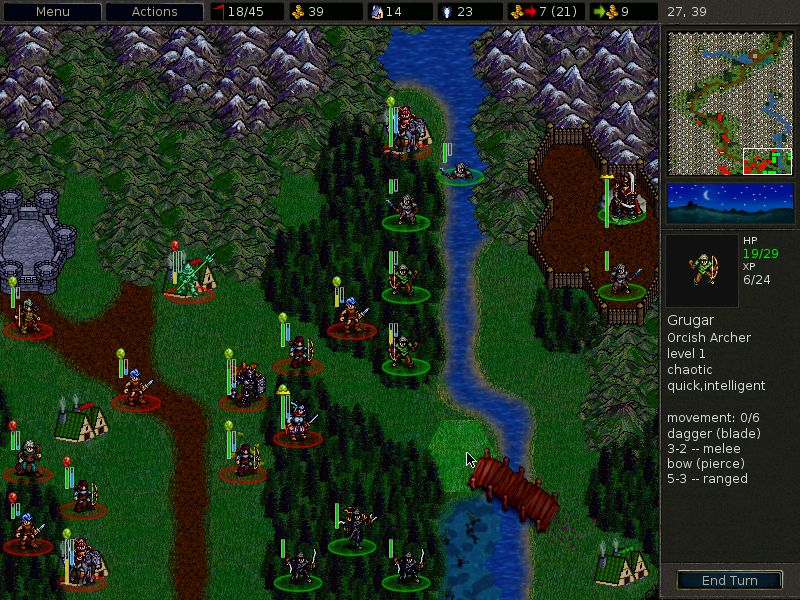Open the Menu dropdown
The height and width of the screenshot is (600, 800).
(x=52, y=12)
